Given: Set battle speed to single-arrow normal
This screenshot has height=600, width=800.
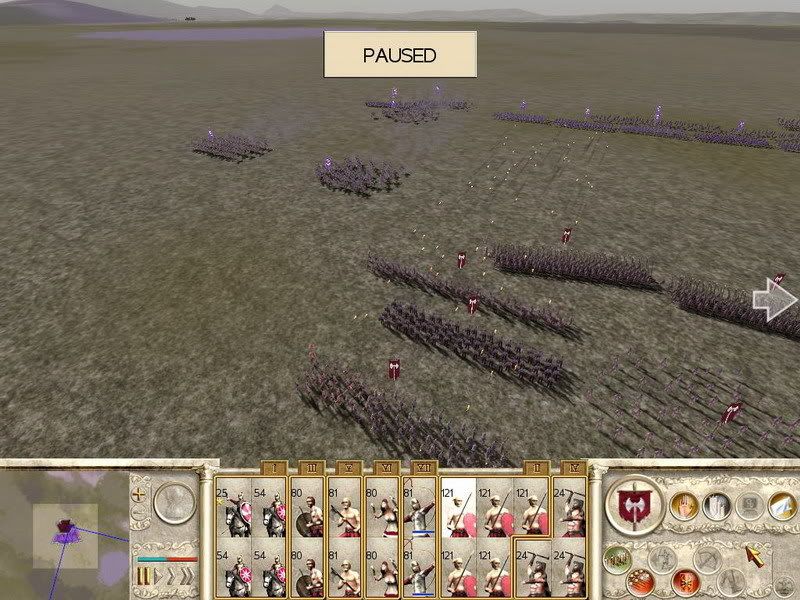Looking at the screenshot, I should [158, 577].
